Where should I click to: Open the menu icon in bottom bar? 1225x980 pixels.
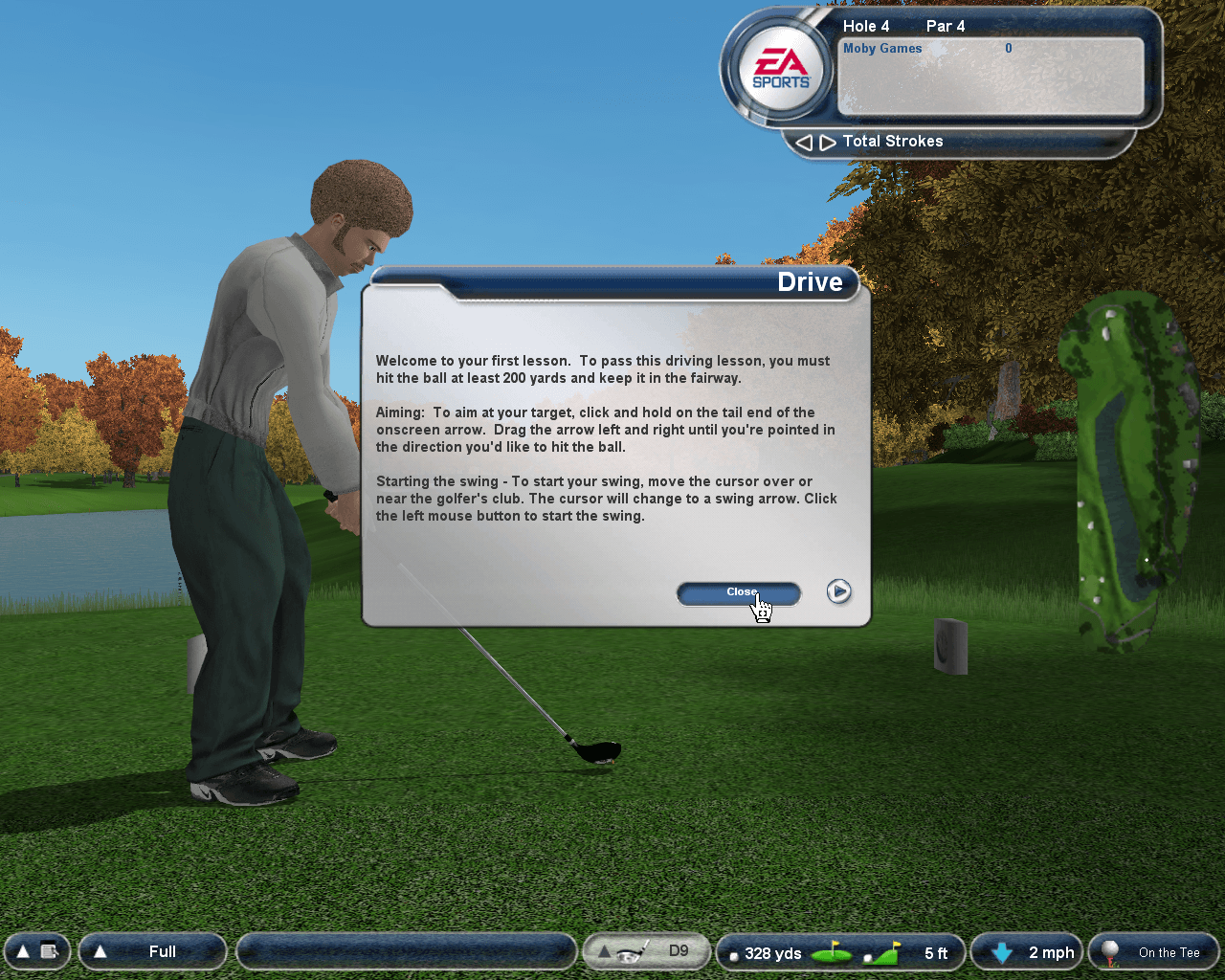tap(36, 951)
